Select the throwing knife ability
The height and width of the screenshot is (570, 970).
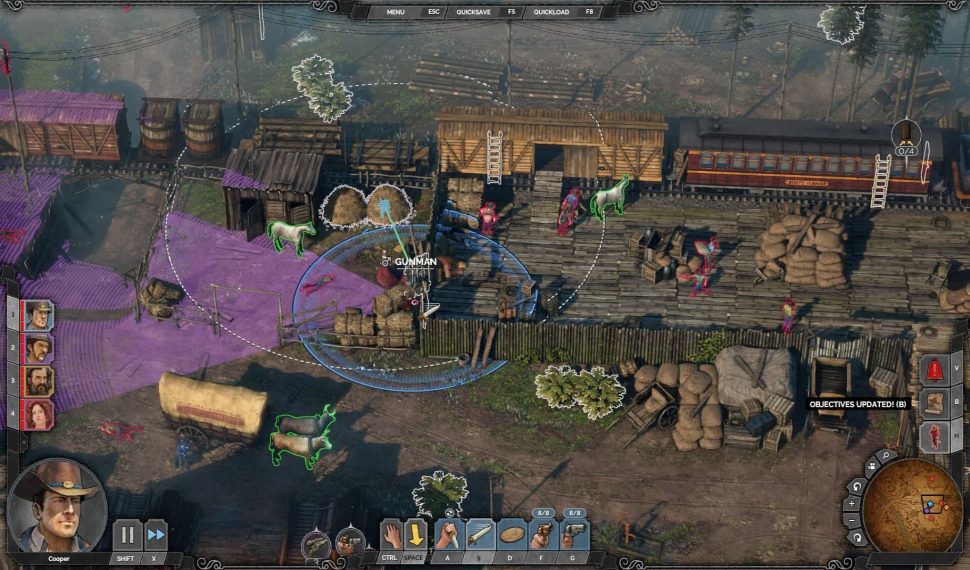[x=481, y=534]
